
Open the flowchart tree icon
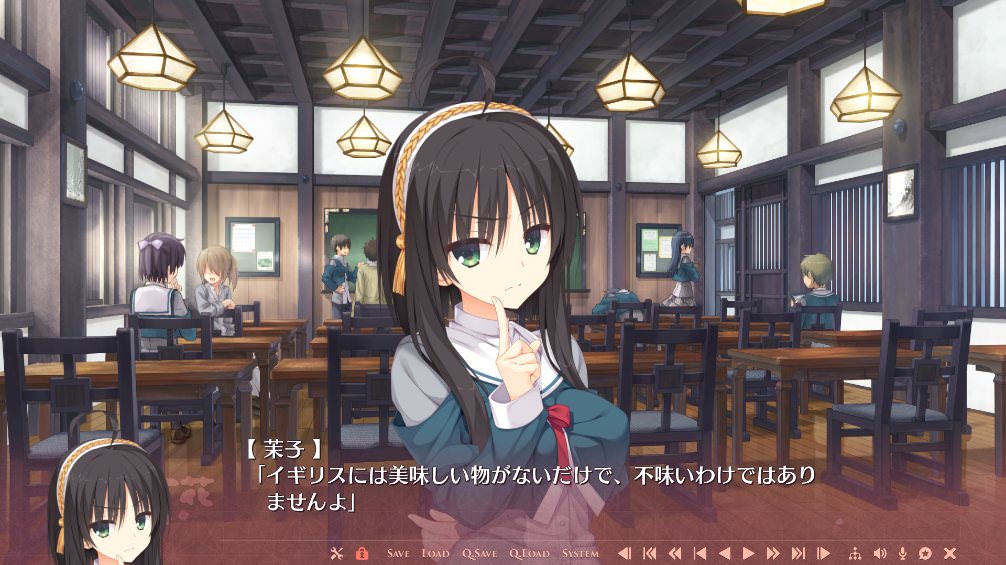pos(854,553)
